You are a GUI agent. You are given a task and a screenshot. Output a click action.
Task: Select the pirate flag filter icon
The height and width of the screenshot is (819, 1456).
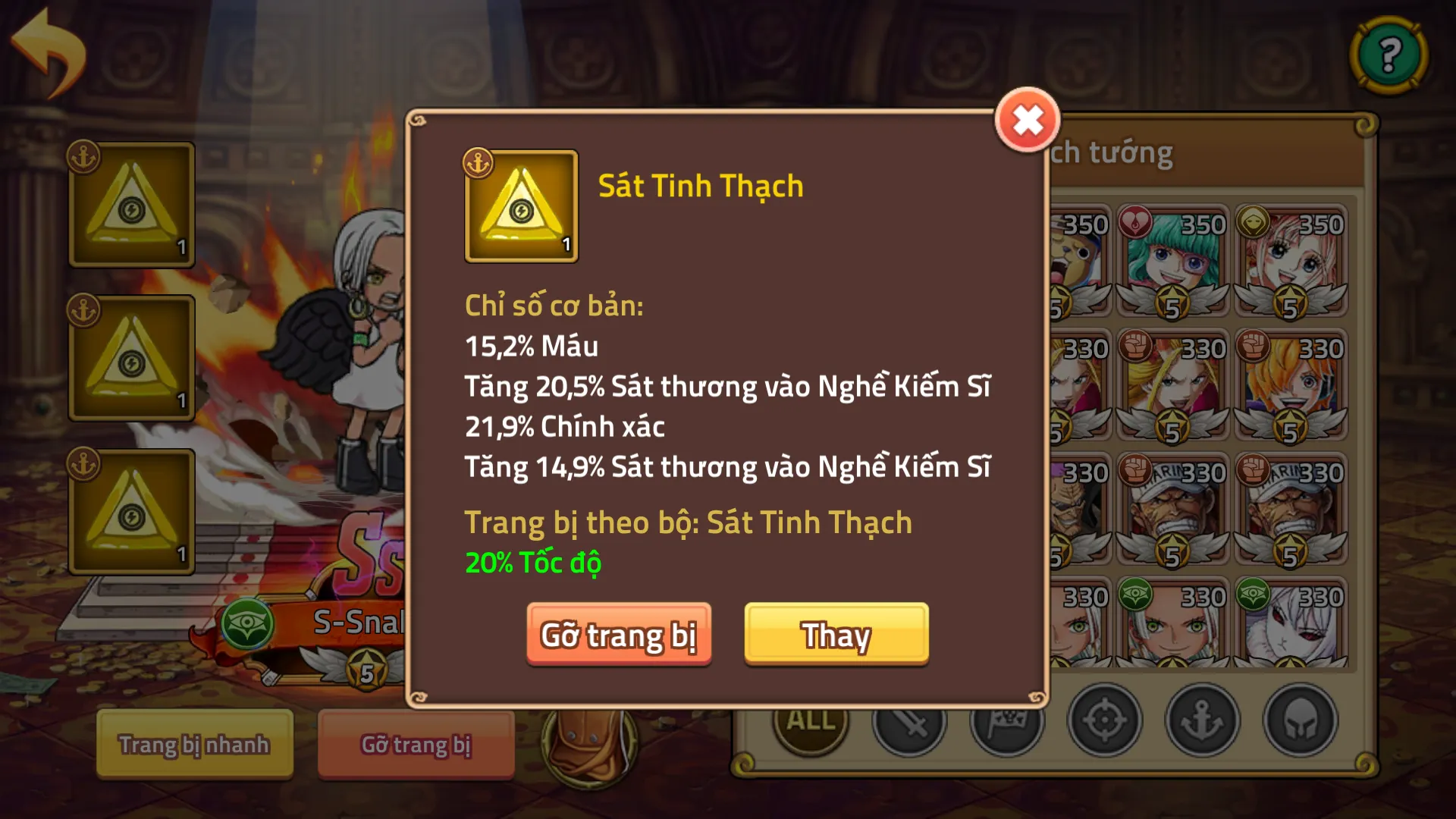(x=1006, y=722)
